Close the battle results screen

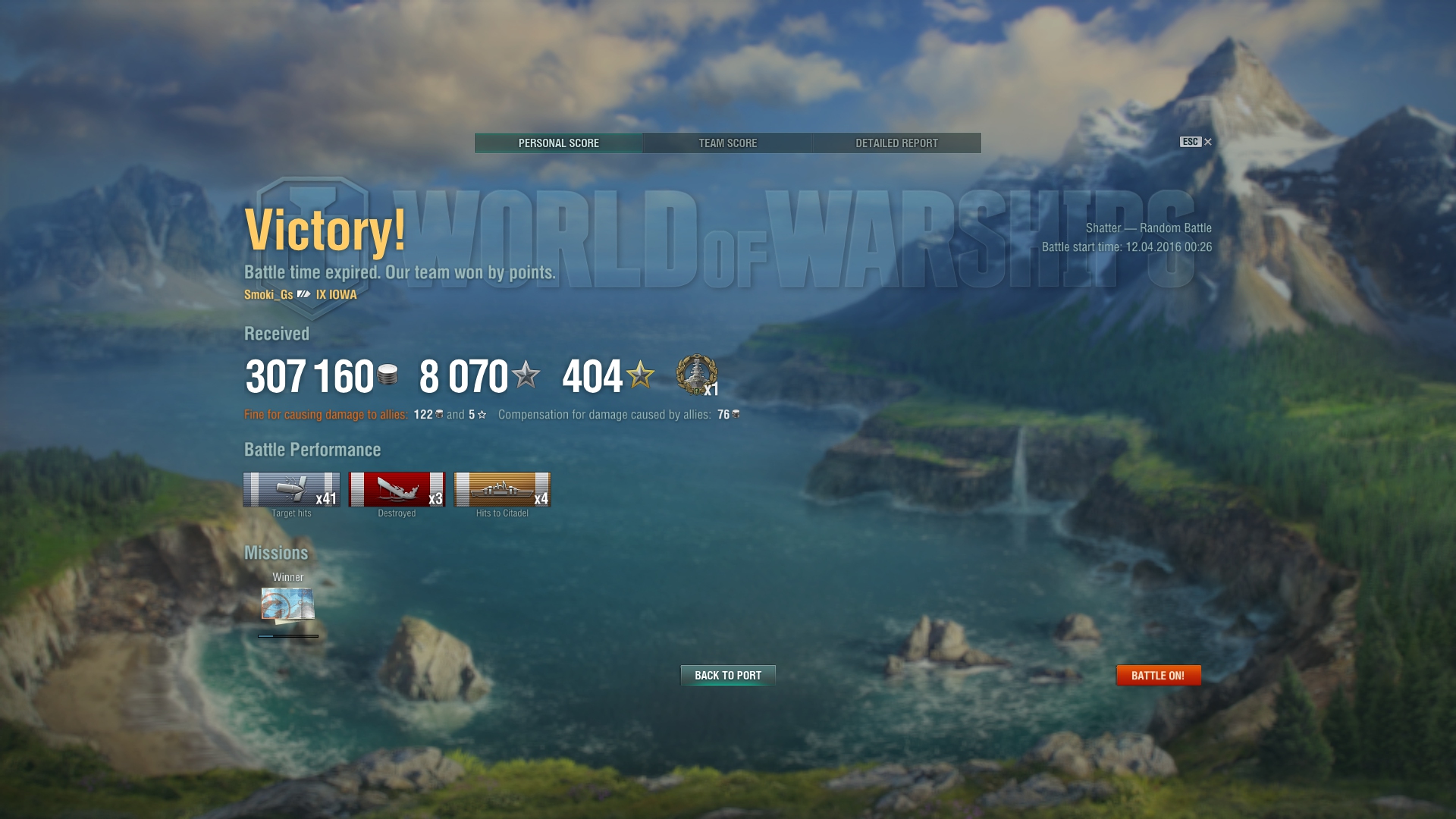coord(1207,142)
